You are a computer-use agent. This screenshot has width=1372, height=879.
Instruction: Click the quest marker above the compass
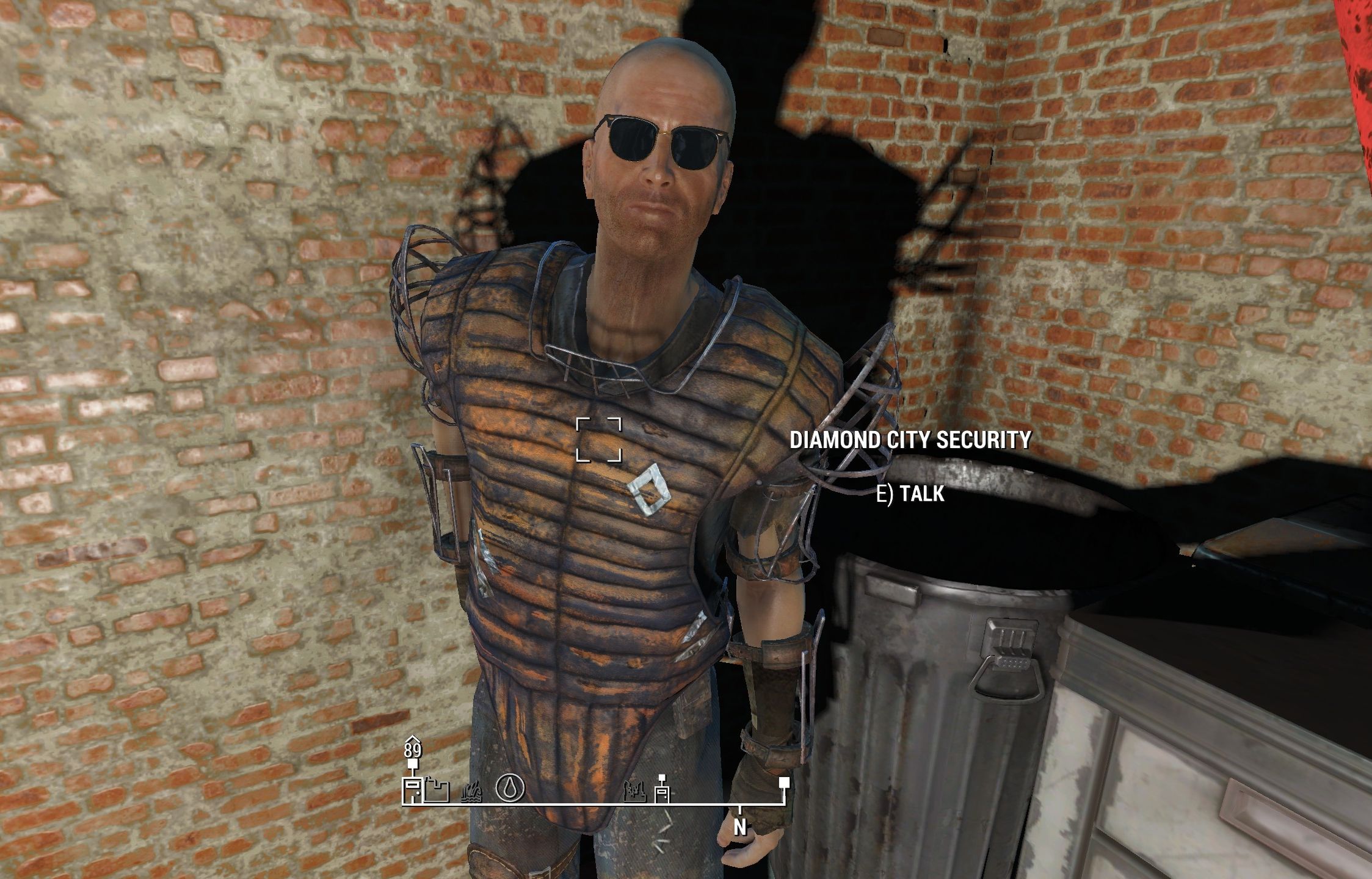click(x=414, y=764)
